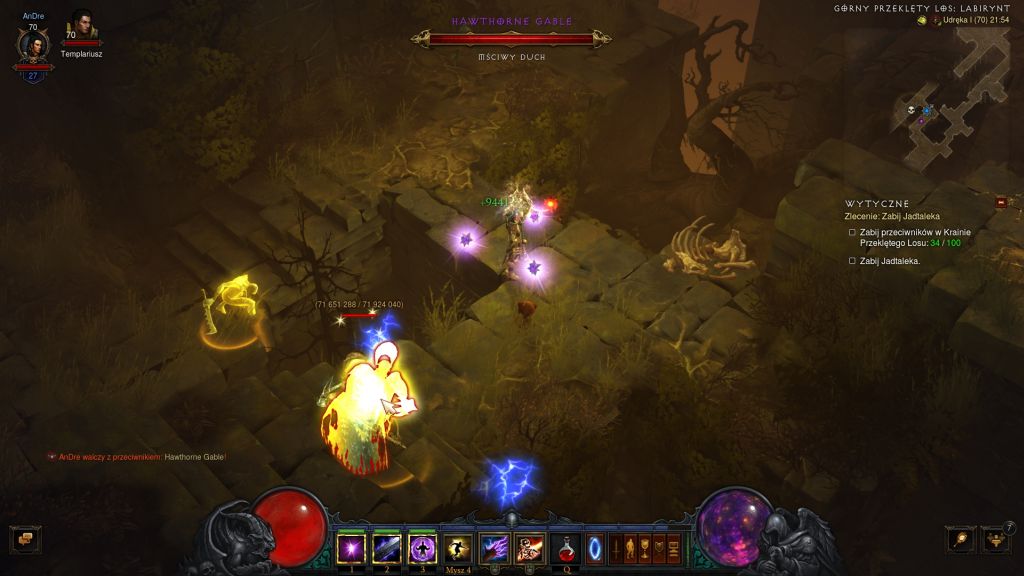The image size is (1024, 576).
Task: Open the sword menu button
Action: coord(617,548)
